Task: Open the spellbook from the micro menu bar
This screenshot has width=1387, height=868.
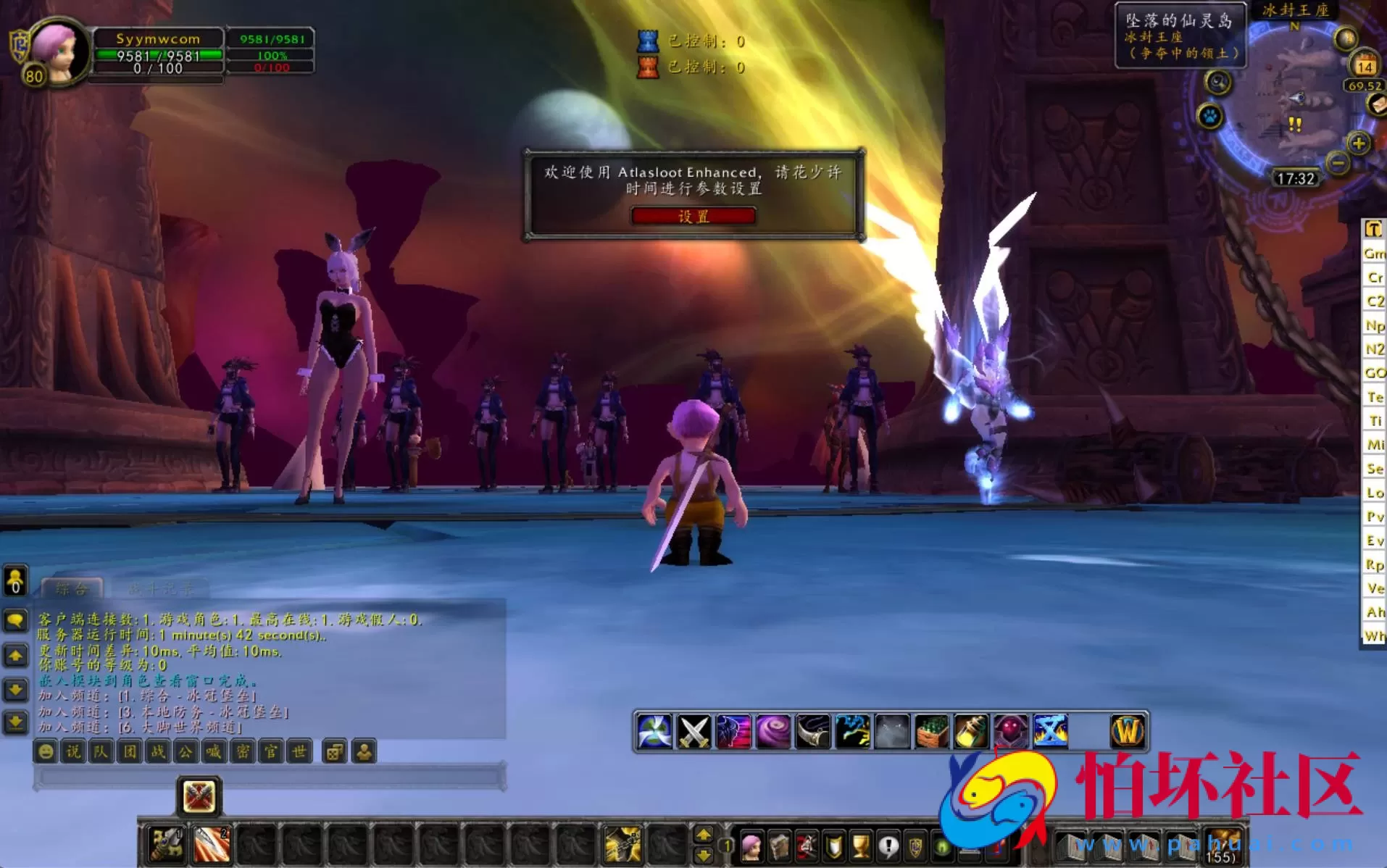Action: 779,848
